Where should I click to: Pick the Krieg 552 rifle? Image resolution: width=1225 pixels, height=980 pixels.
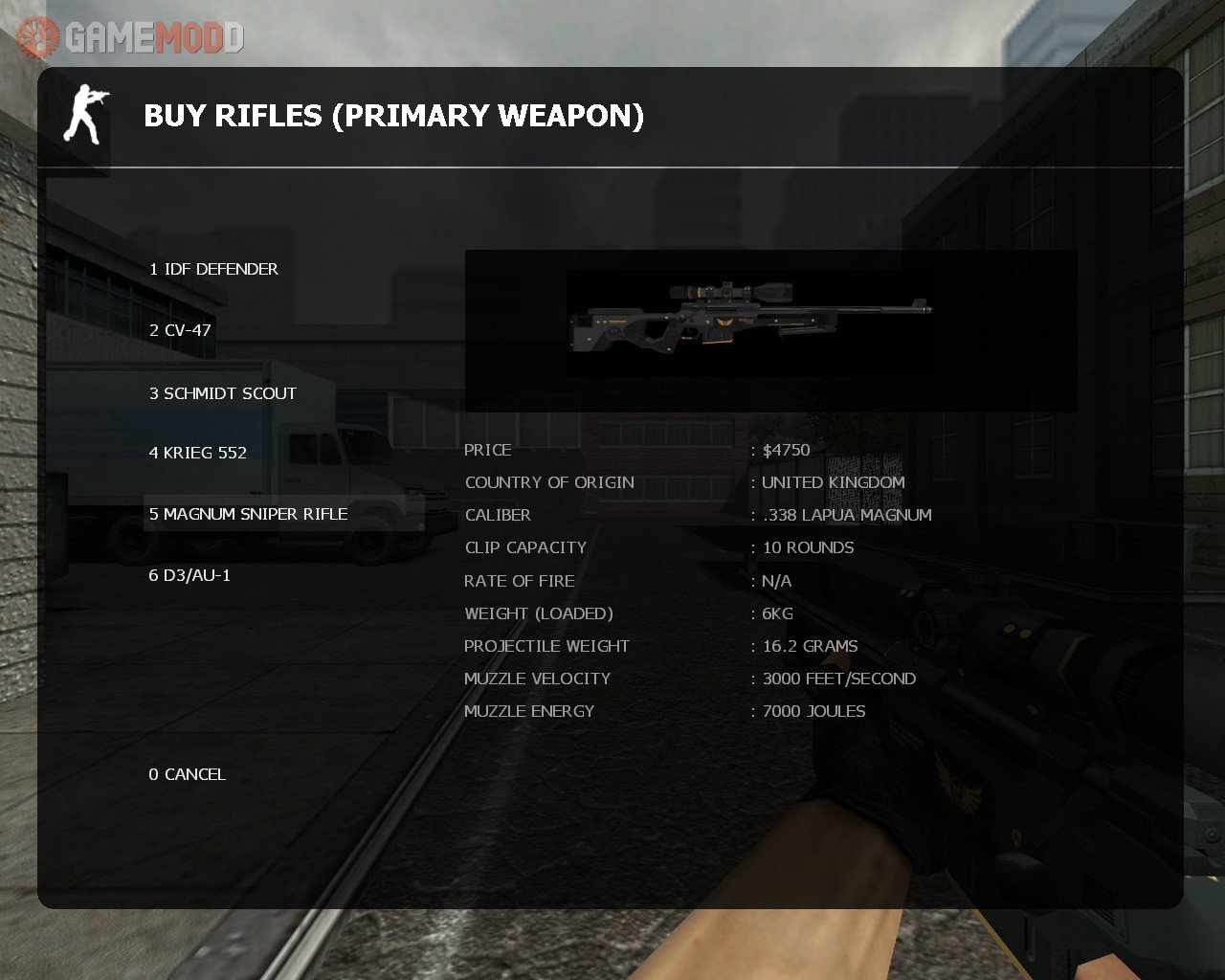198,453
